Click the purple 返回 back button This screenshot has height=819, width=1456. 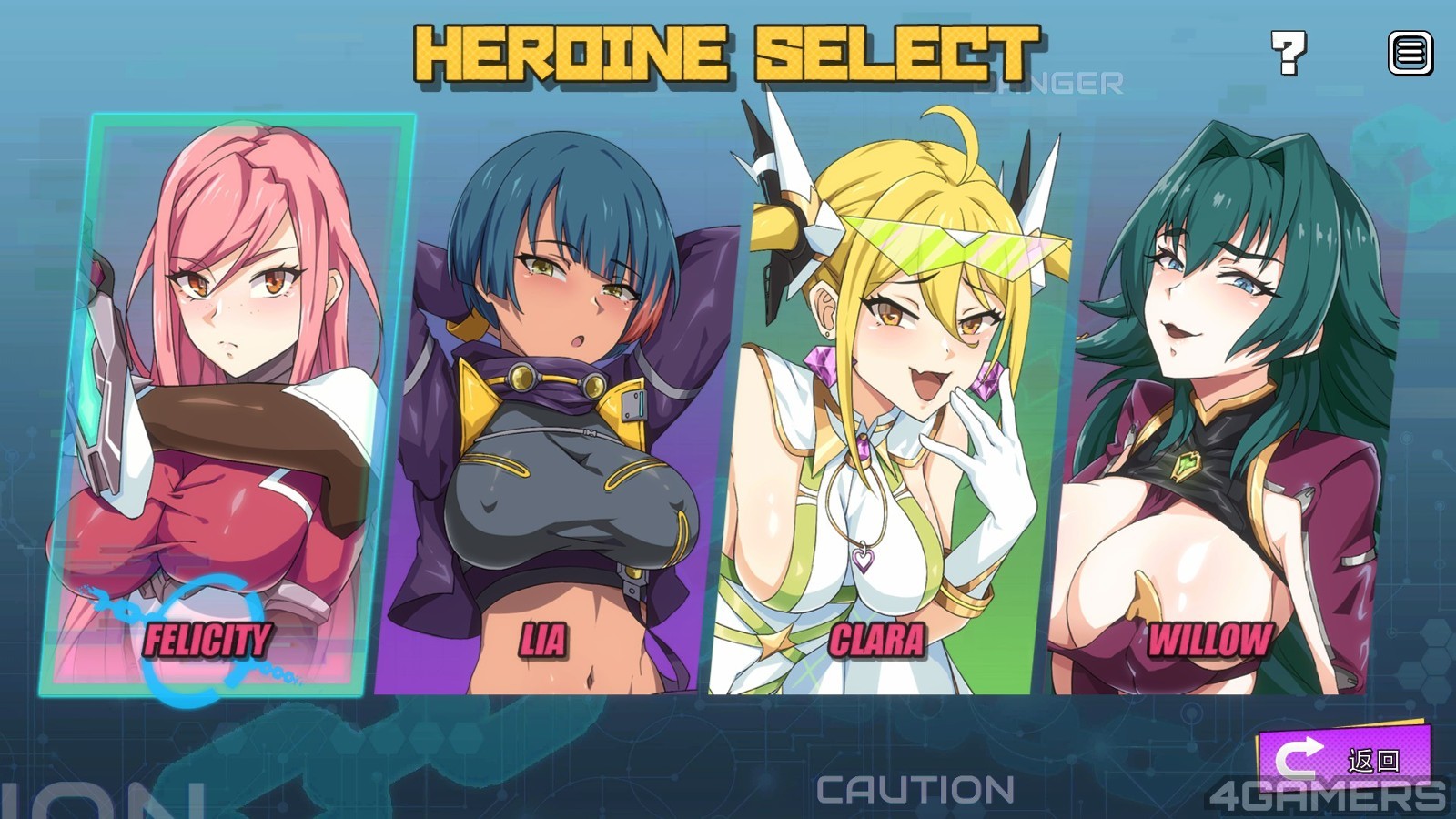point(1343,757)
